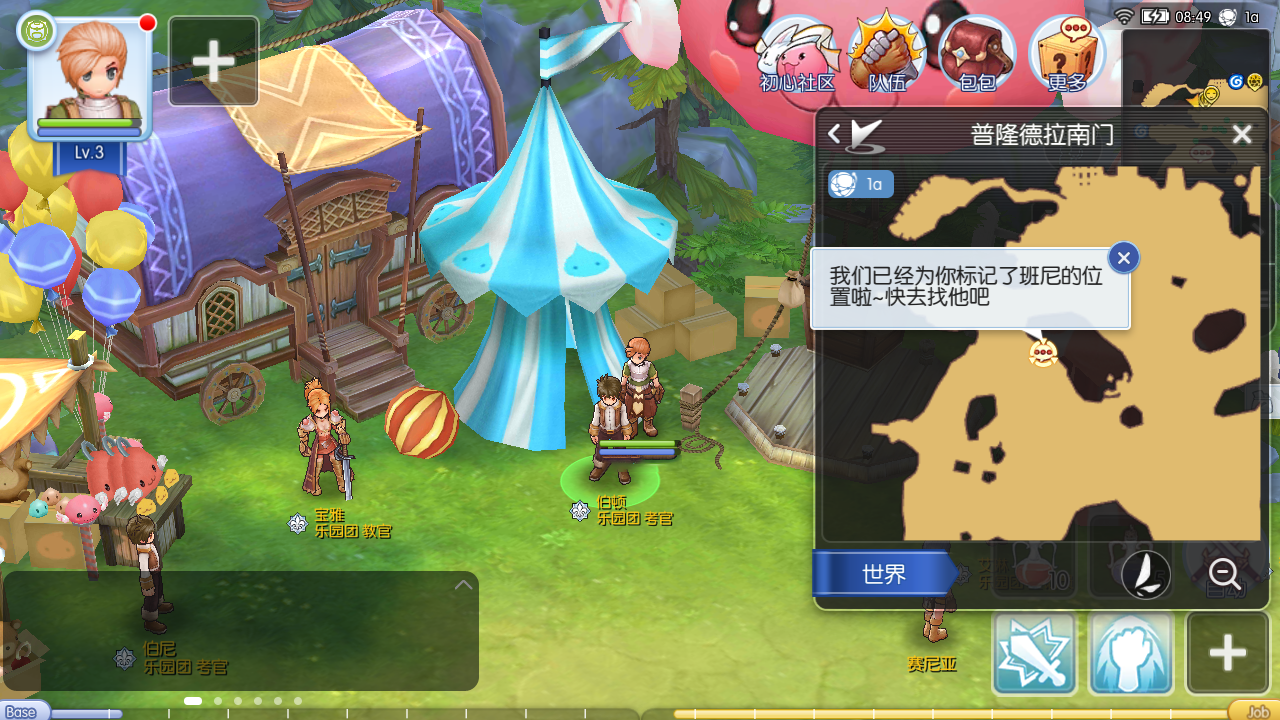The image size is (1280, 720).
Task: Activate the blue fist skill
Action: click(x=1130, y=653)
